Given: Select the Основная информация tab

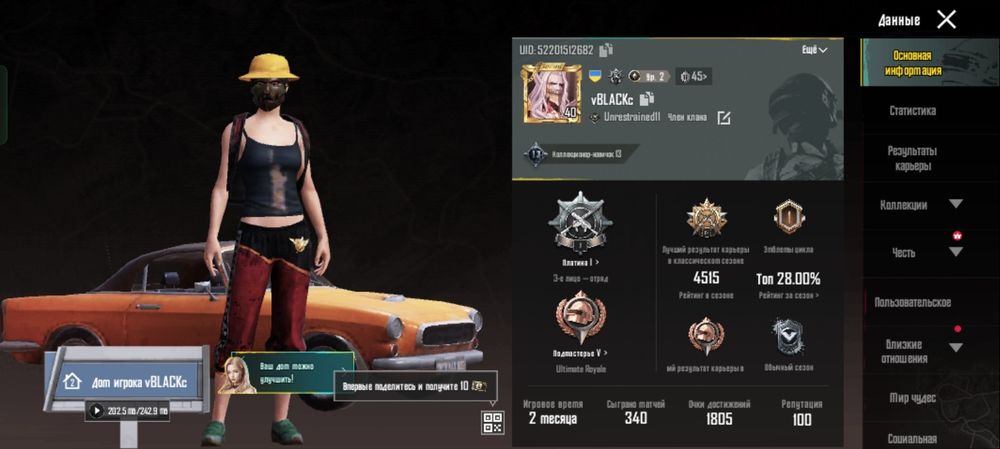Looking at the screenshot, I should (912, 63).
